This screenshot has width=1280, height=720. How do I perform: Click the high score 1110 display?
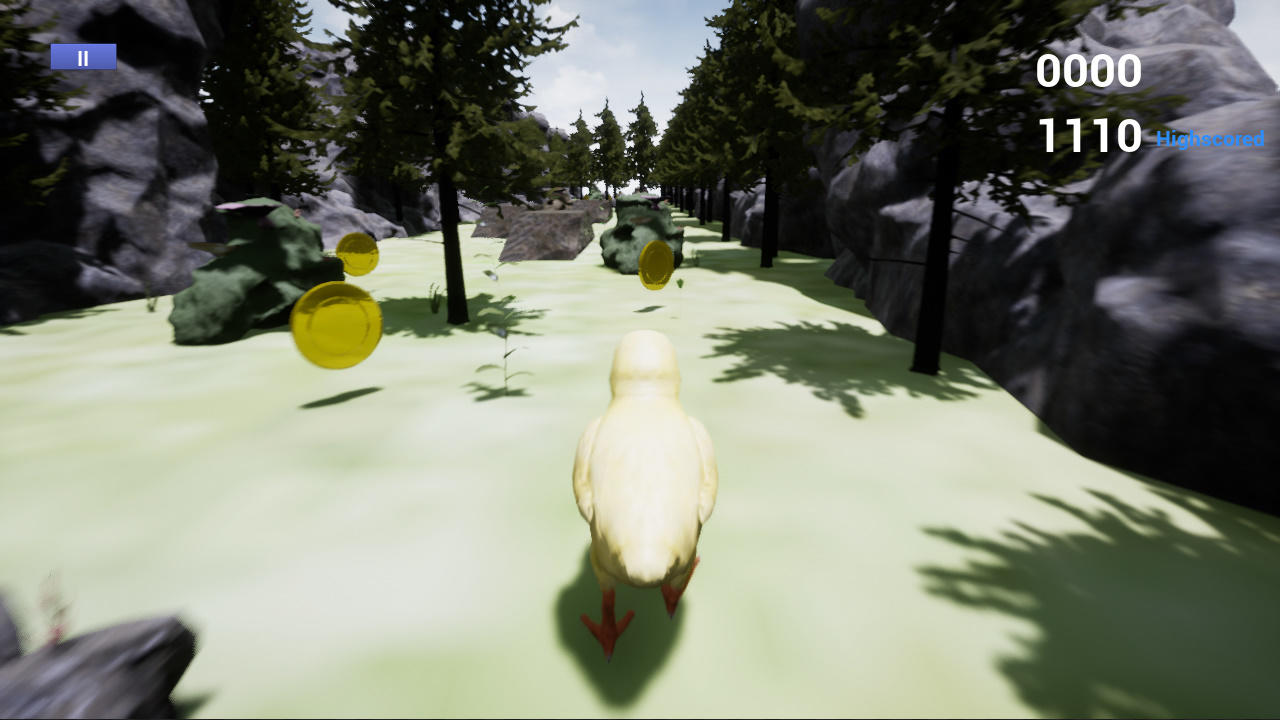[x=1088, y=135]
